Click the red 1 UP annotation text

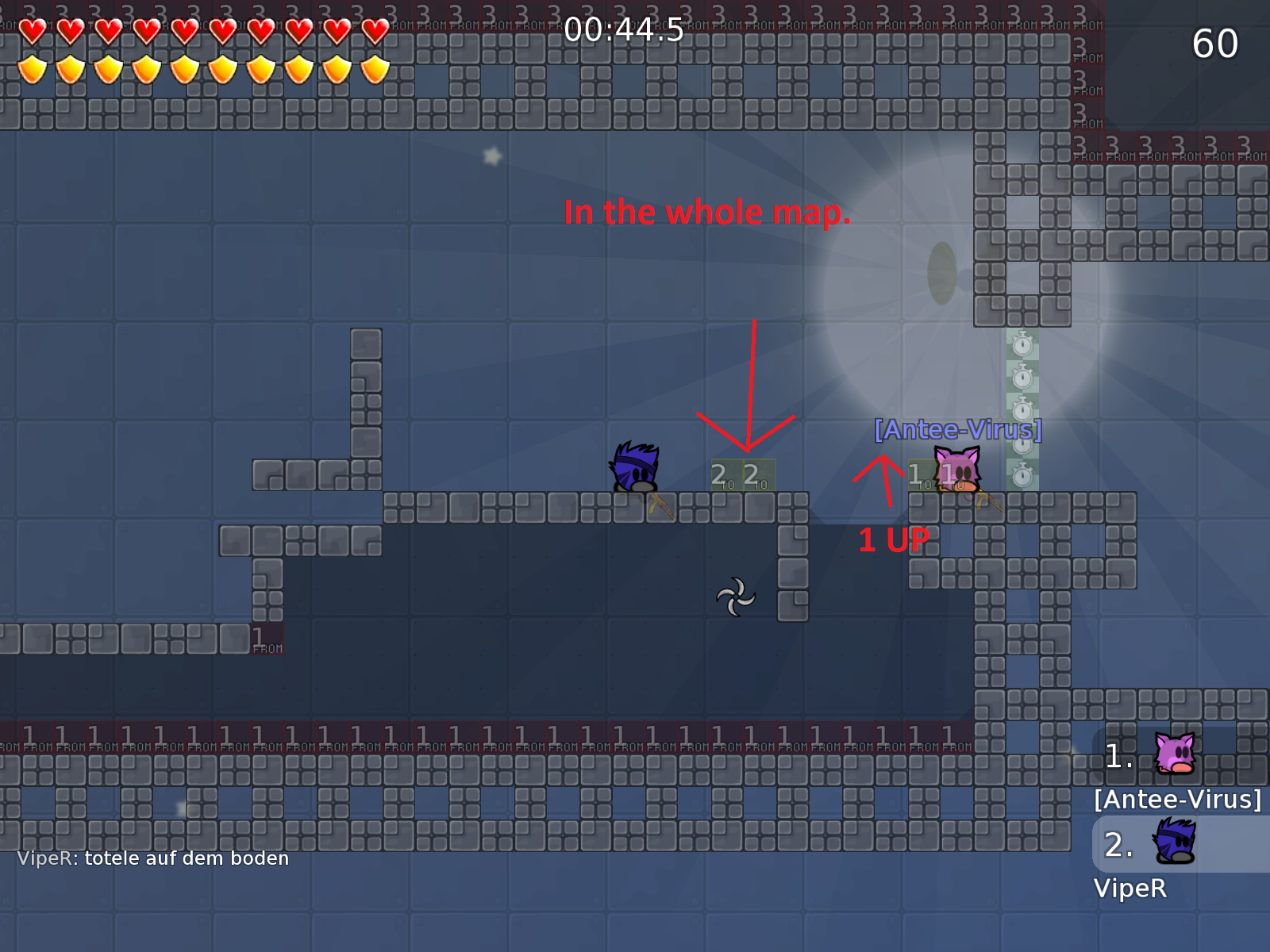(x=894, y=540)
